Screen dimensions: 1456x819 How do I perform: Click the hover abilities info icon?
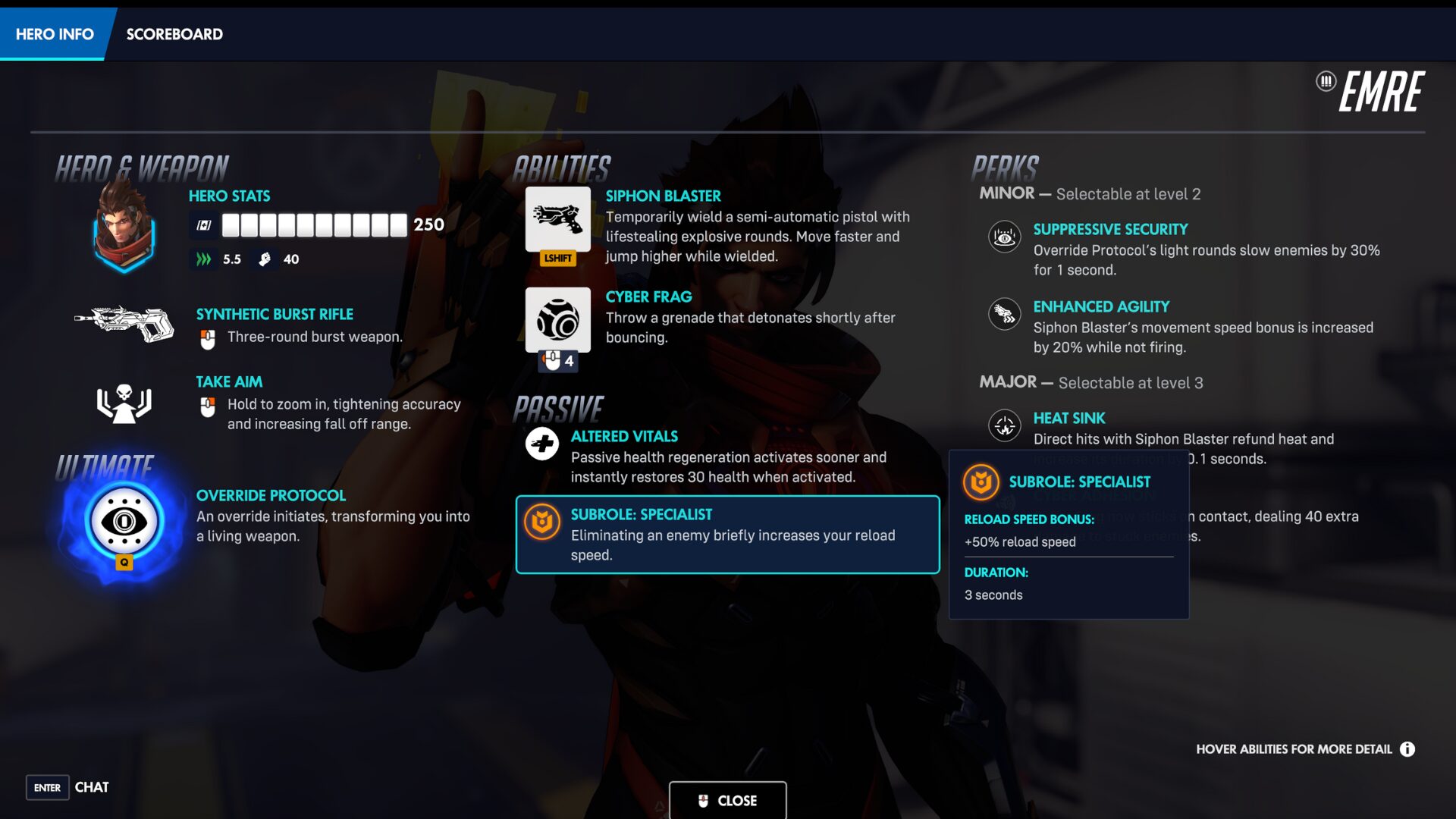1409,749
